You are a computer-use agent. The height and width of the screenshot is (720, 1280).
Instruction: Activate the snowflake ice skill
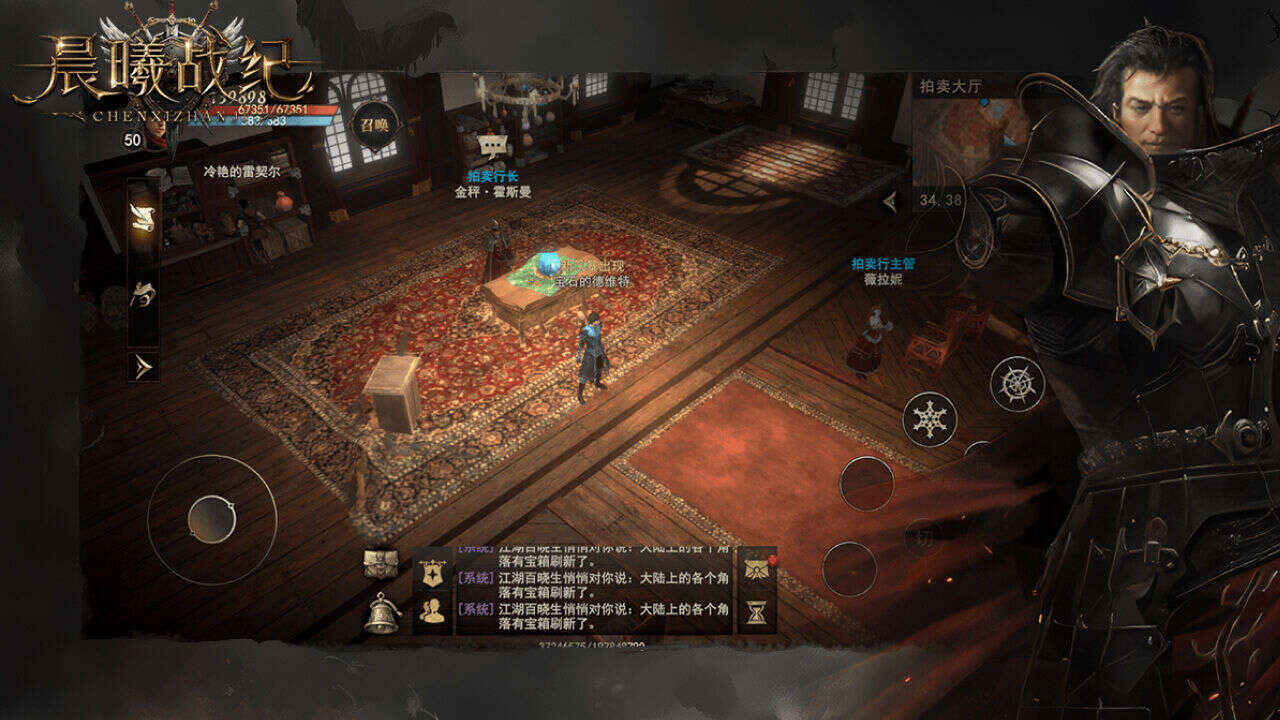tap(930, 418)
